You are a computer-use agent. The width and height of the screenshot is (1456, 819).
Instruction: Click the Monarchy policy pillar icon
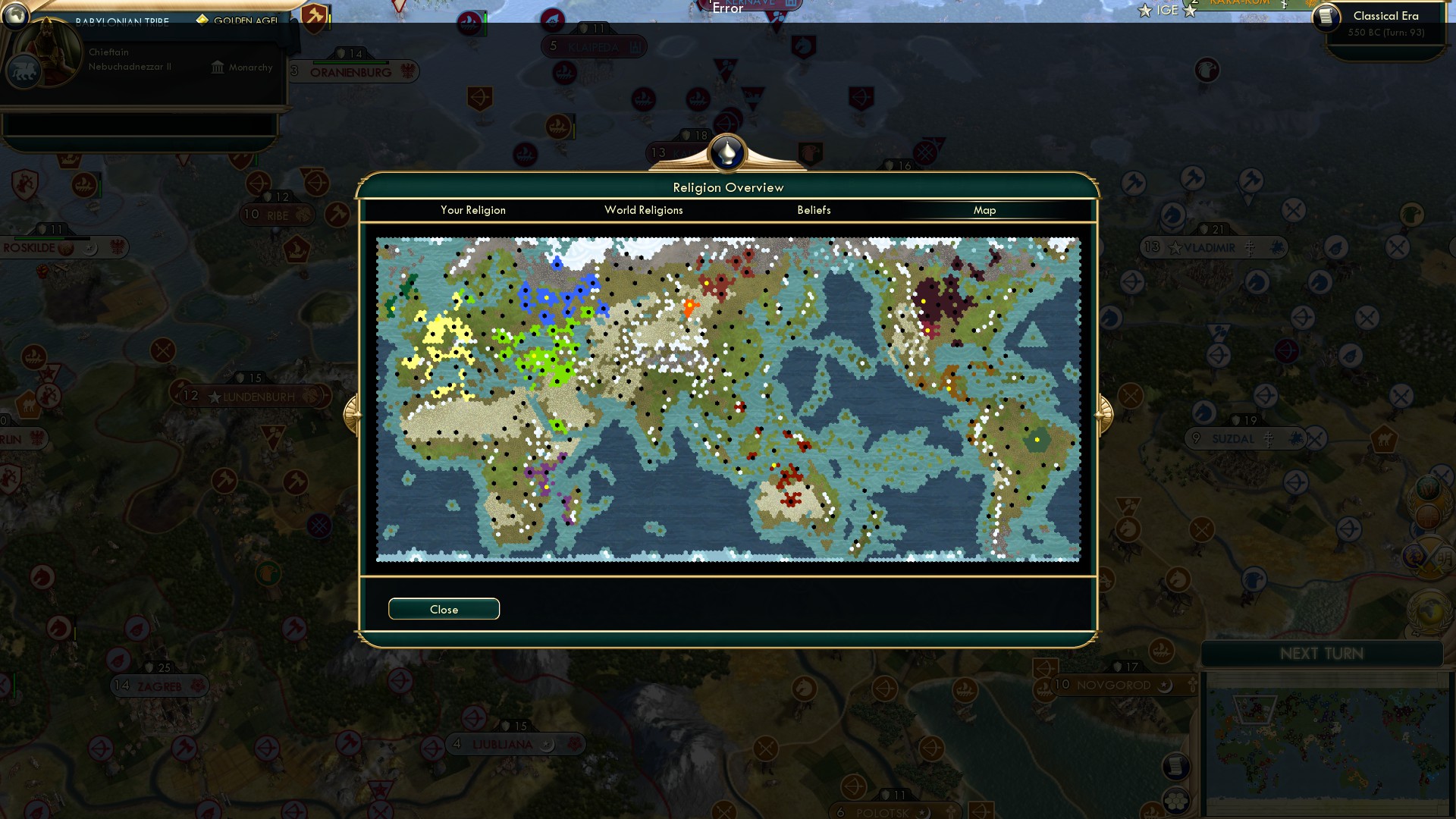[x=218, y=67]
